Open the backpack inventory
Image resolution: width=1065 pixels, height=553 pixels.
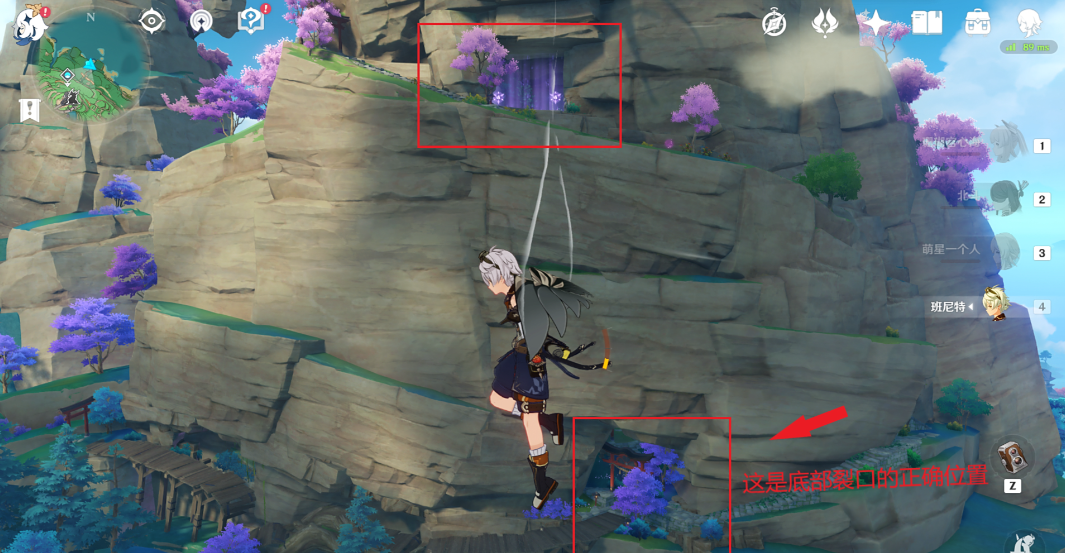[978, 23]
